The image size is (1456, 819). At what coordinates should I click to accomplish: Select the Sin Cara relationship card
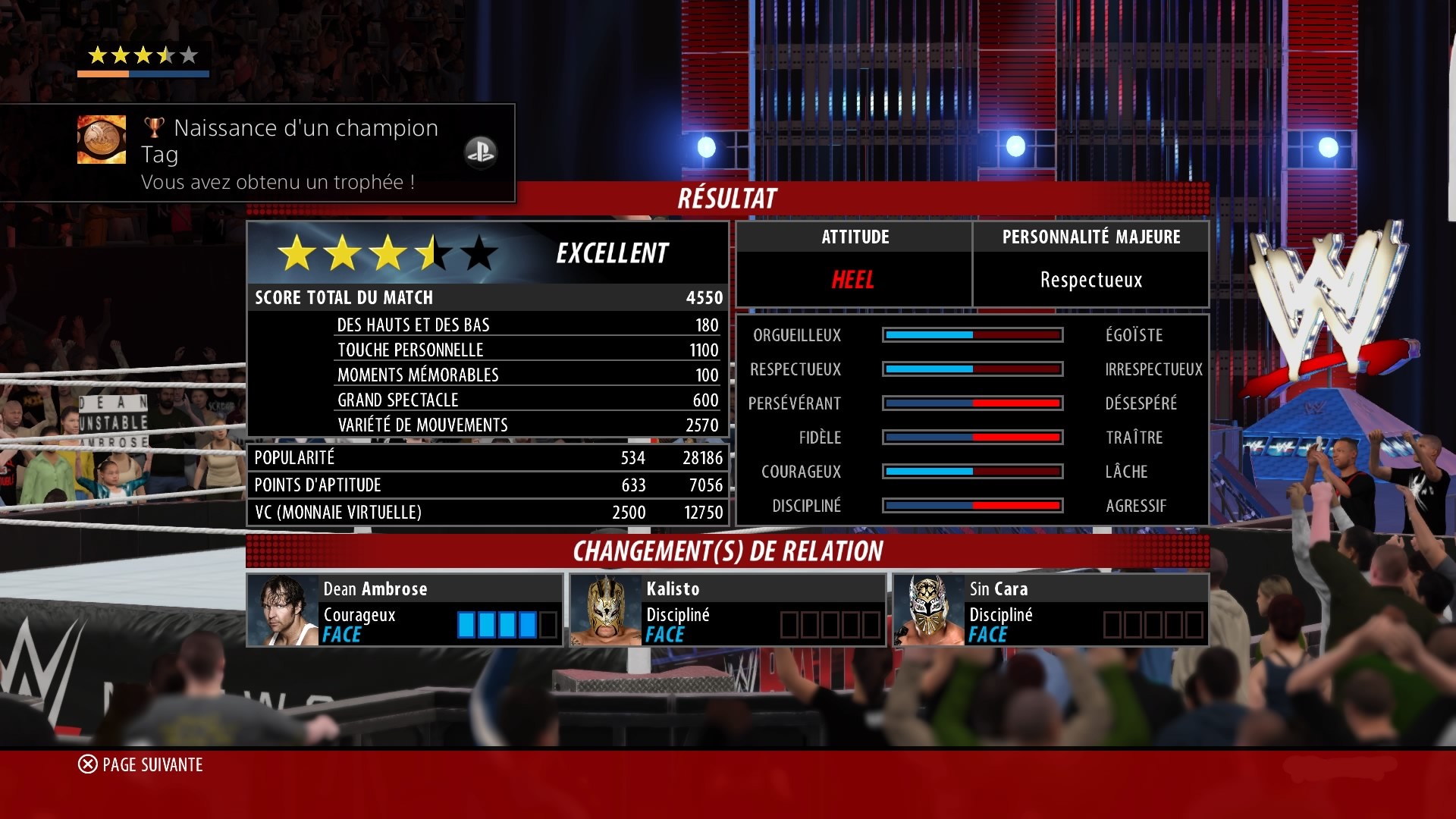[1050, 610]
